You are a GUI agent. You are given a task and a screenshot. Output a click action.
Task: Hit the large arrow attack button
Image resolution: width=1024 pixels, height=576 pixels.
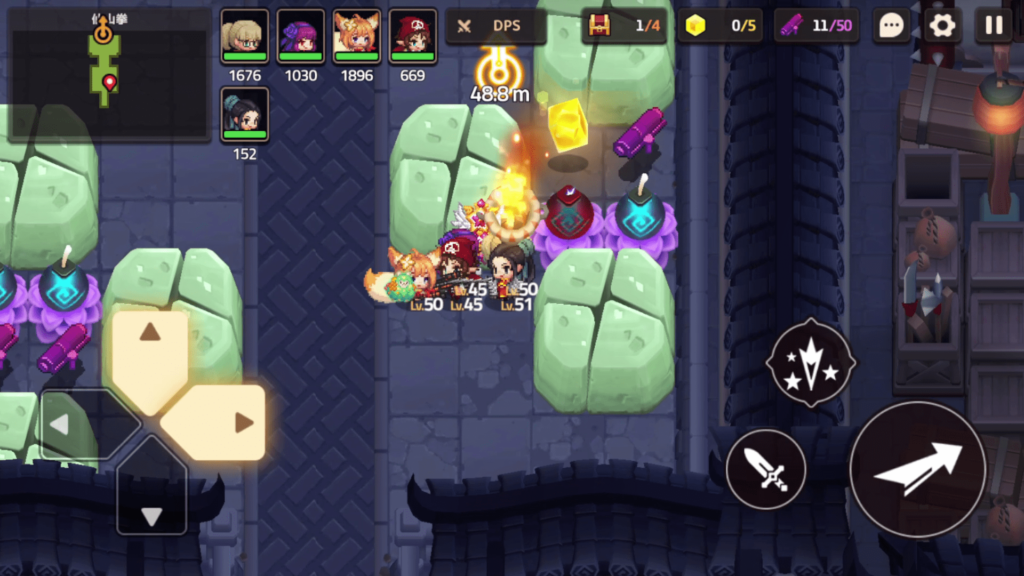pos(918,469)
